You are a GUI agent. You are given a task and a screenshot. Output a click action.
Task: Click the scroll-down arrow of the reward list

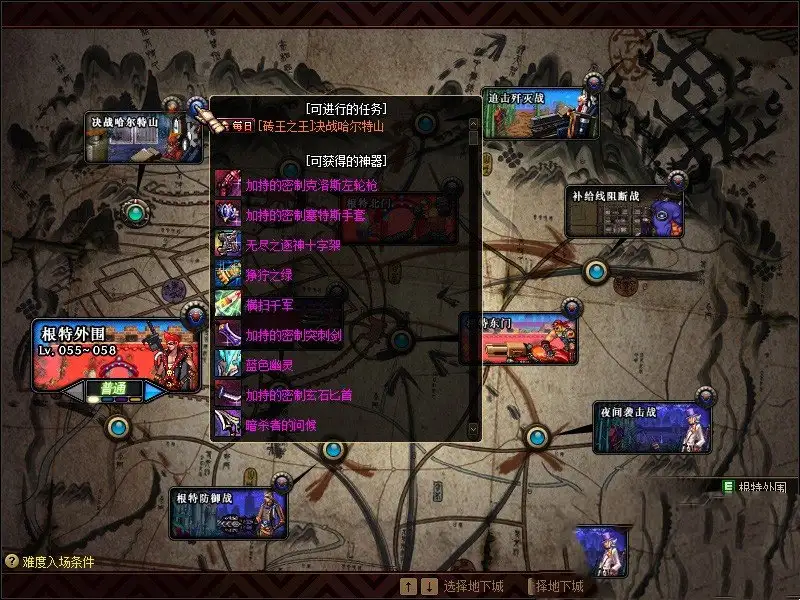tap(474, 429)
